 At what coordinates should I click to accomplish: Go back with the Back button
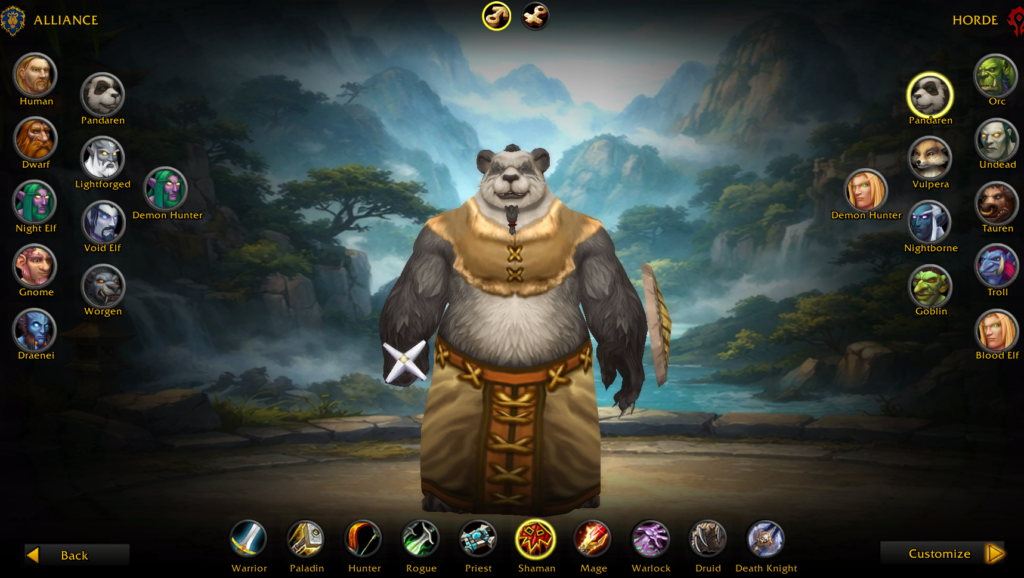77,555
